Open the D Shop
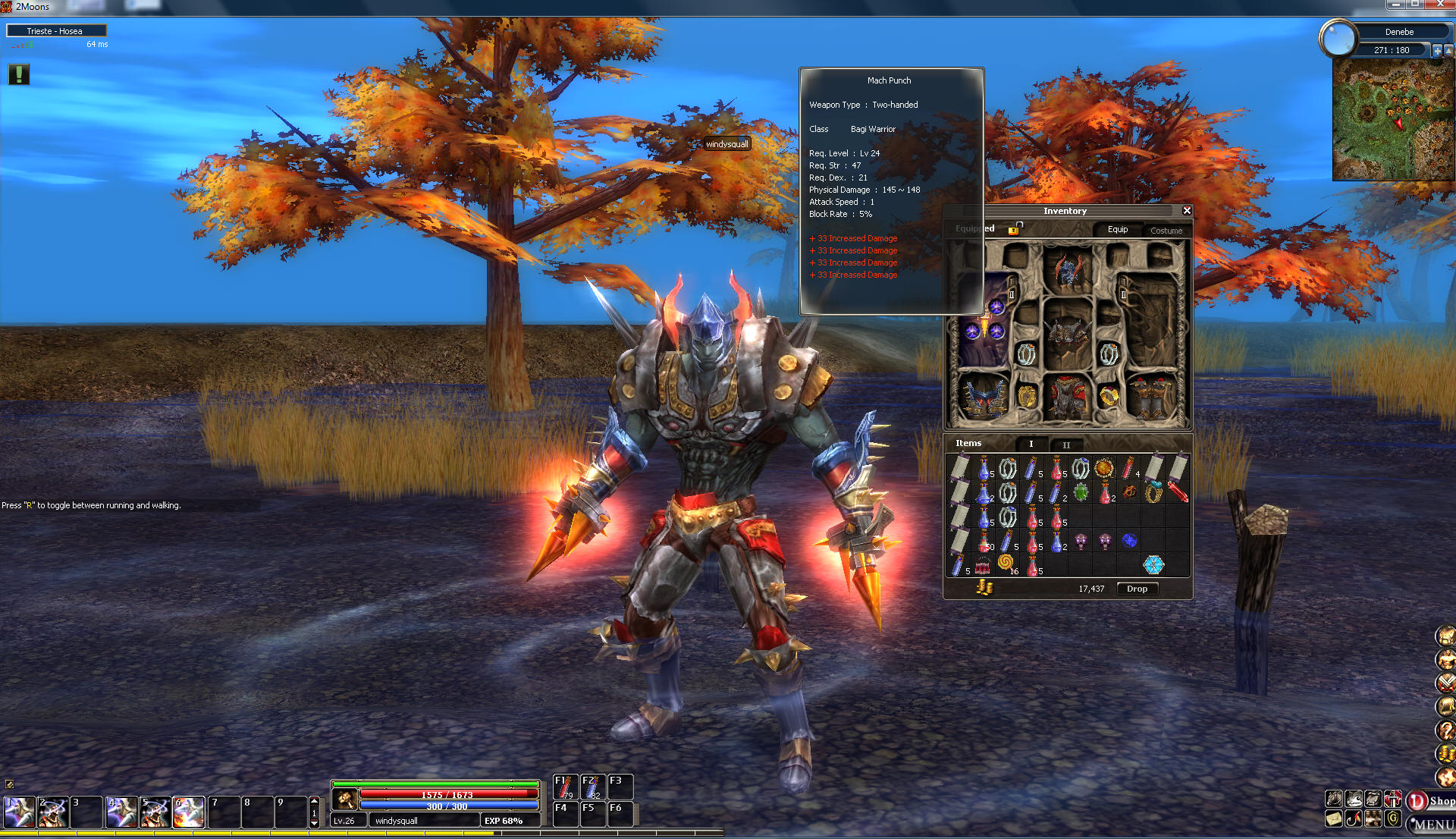This screenshot has height=839, width=1456. (1429, 801)
